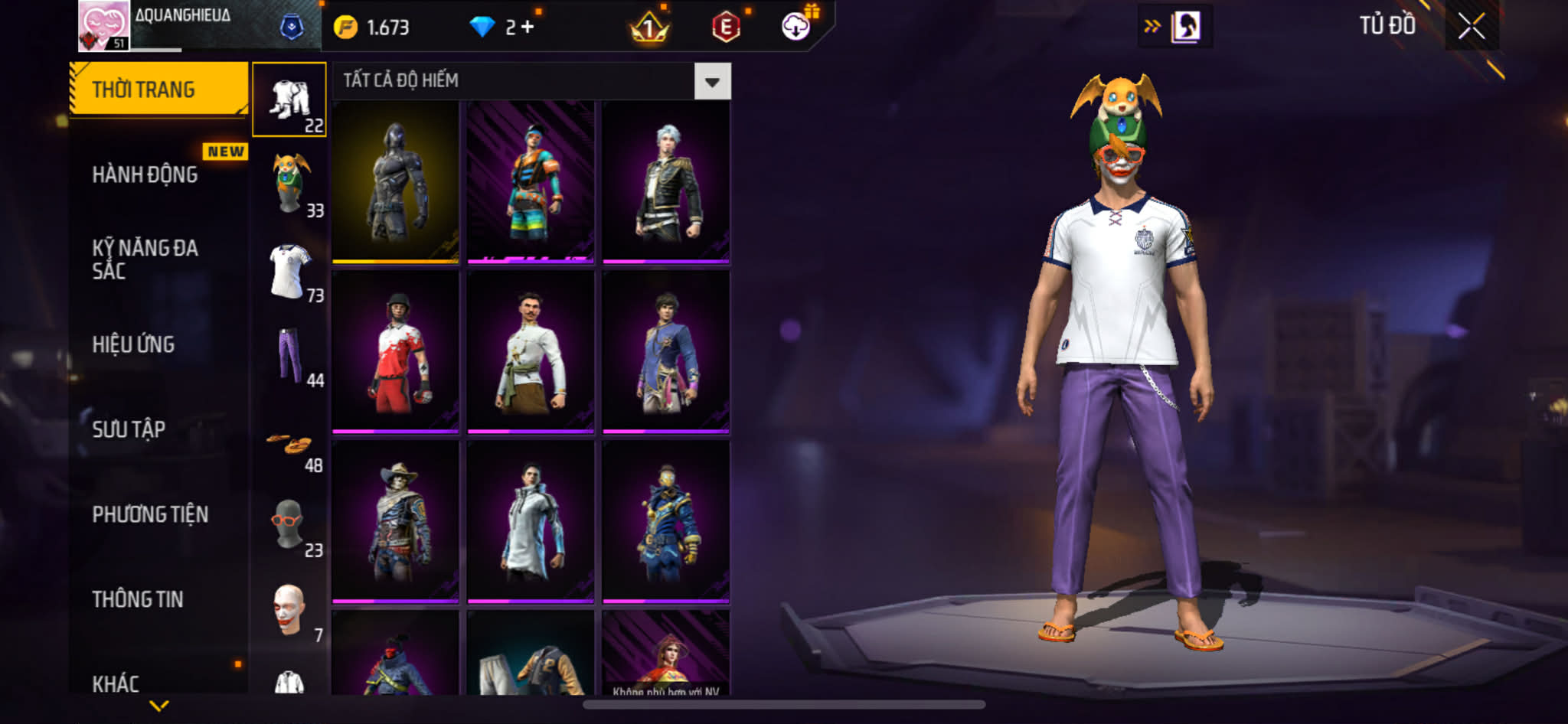
Task: Expand the Tất Cả Độ Hiếm rarity dropdown
Action: tap(712, 82)
